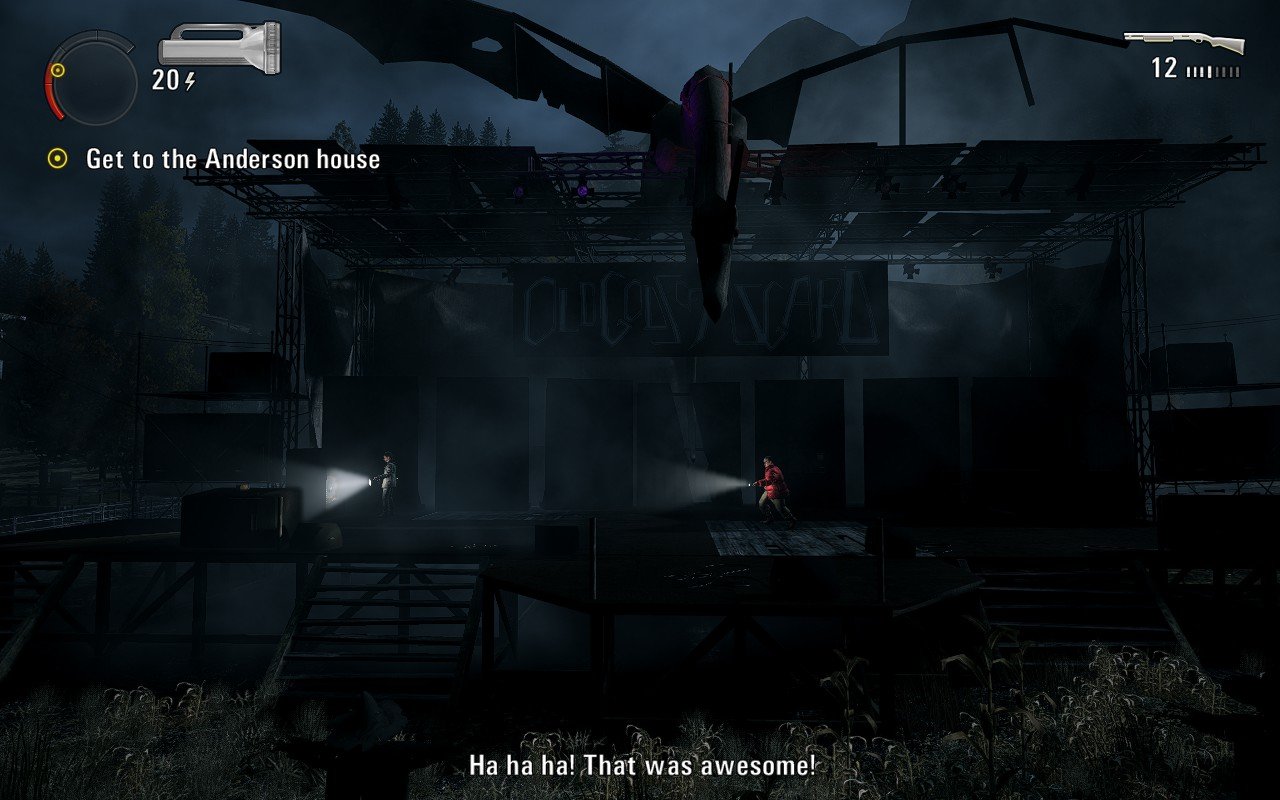Click the flashlight battery icon
1280x800 pixels.
click(x=219, y=47)
